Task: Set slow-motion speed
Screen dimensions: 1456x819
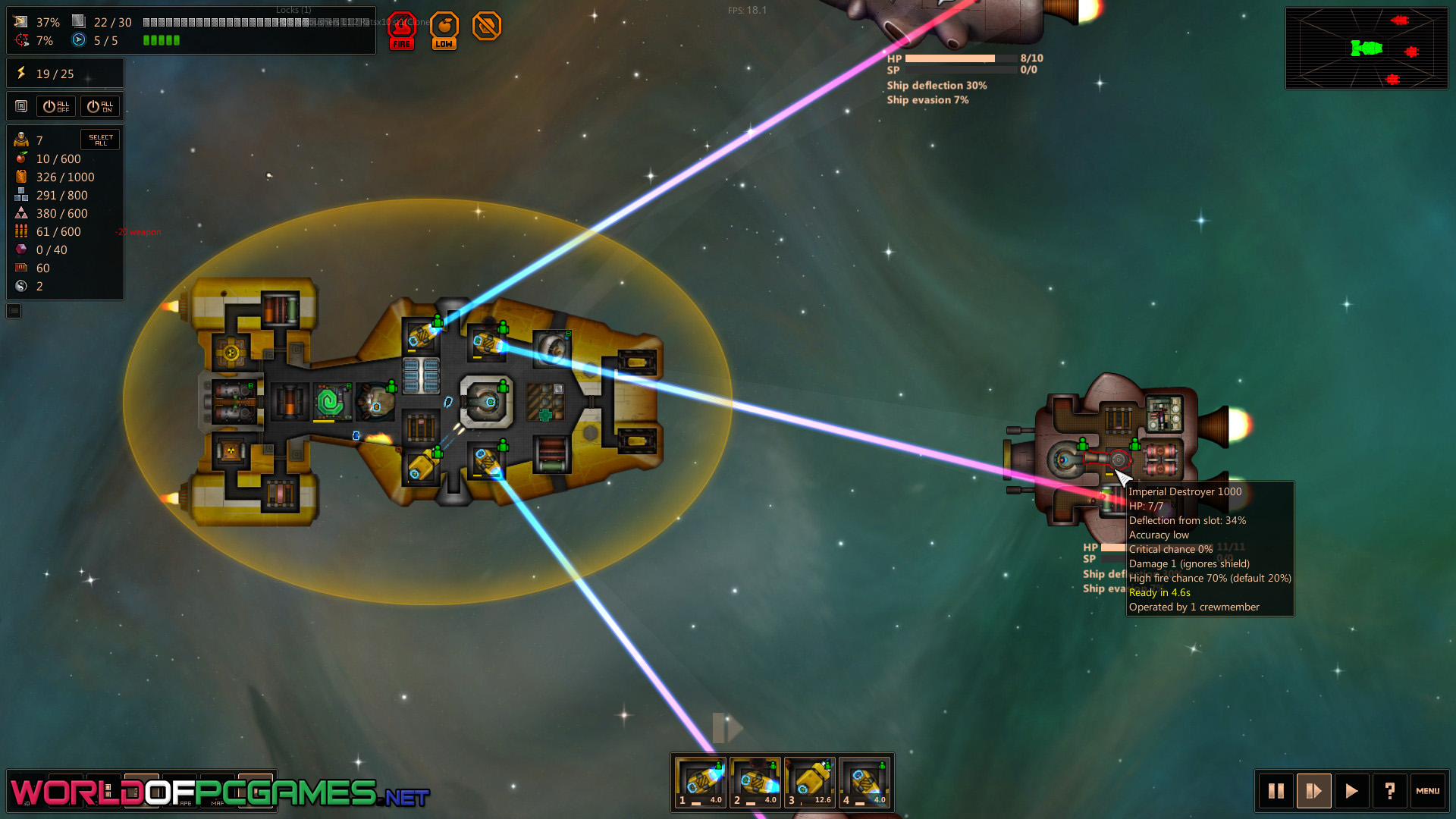Action: pos(1314,792)
